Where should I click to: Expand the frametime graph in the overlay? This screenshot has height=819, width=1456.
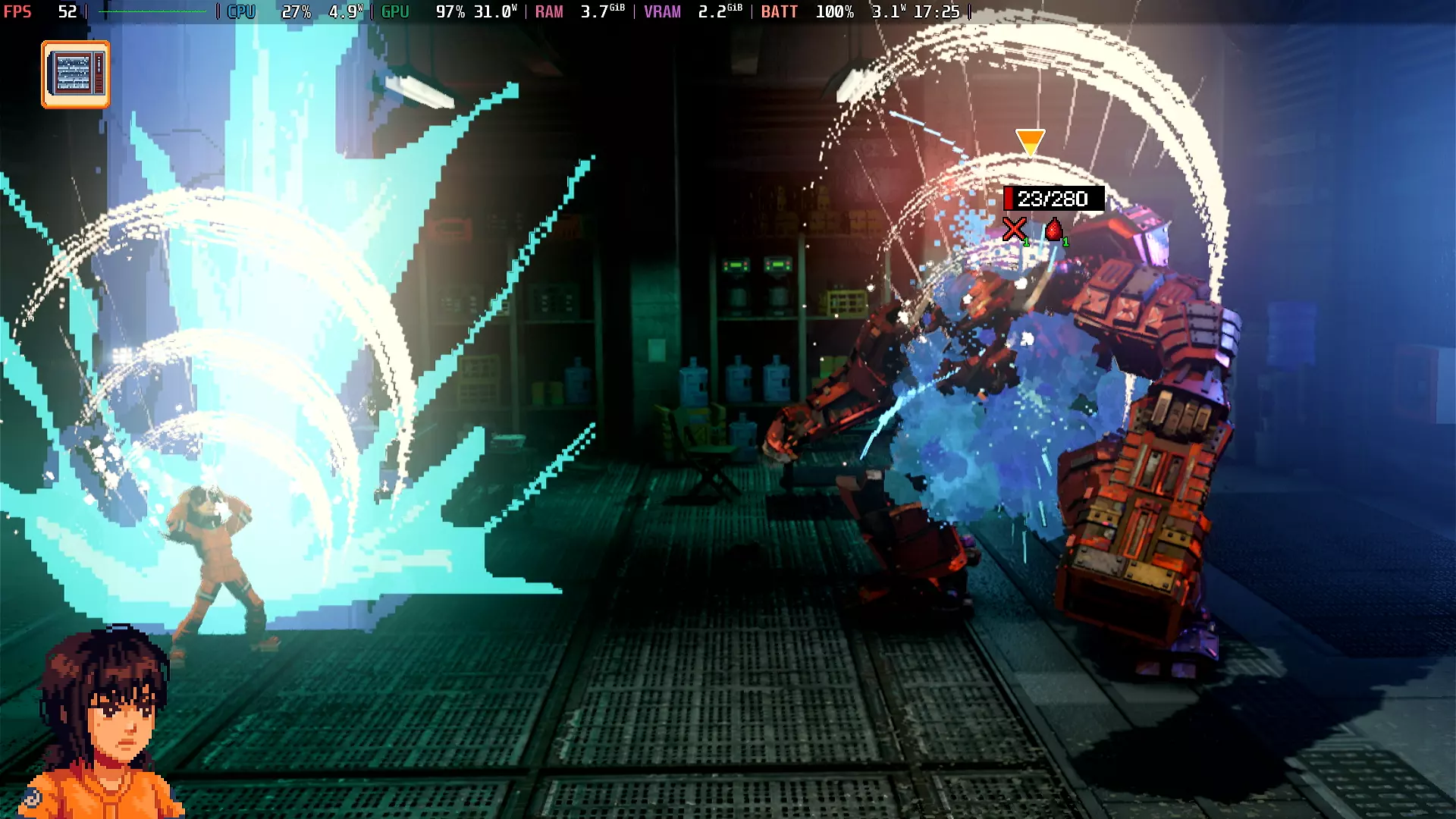click(152, 11)
